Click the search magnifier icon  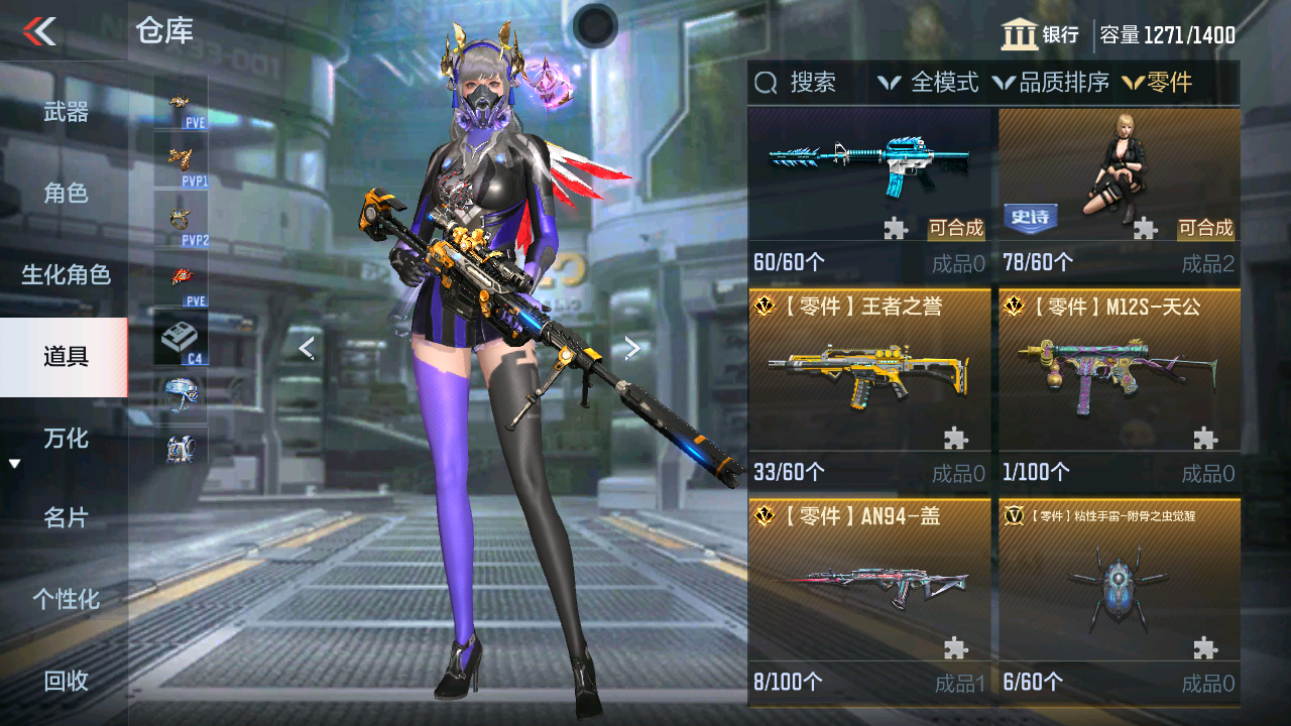pyautogui.click(x=766, y=82)
